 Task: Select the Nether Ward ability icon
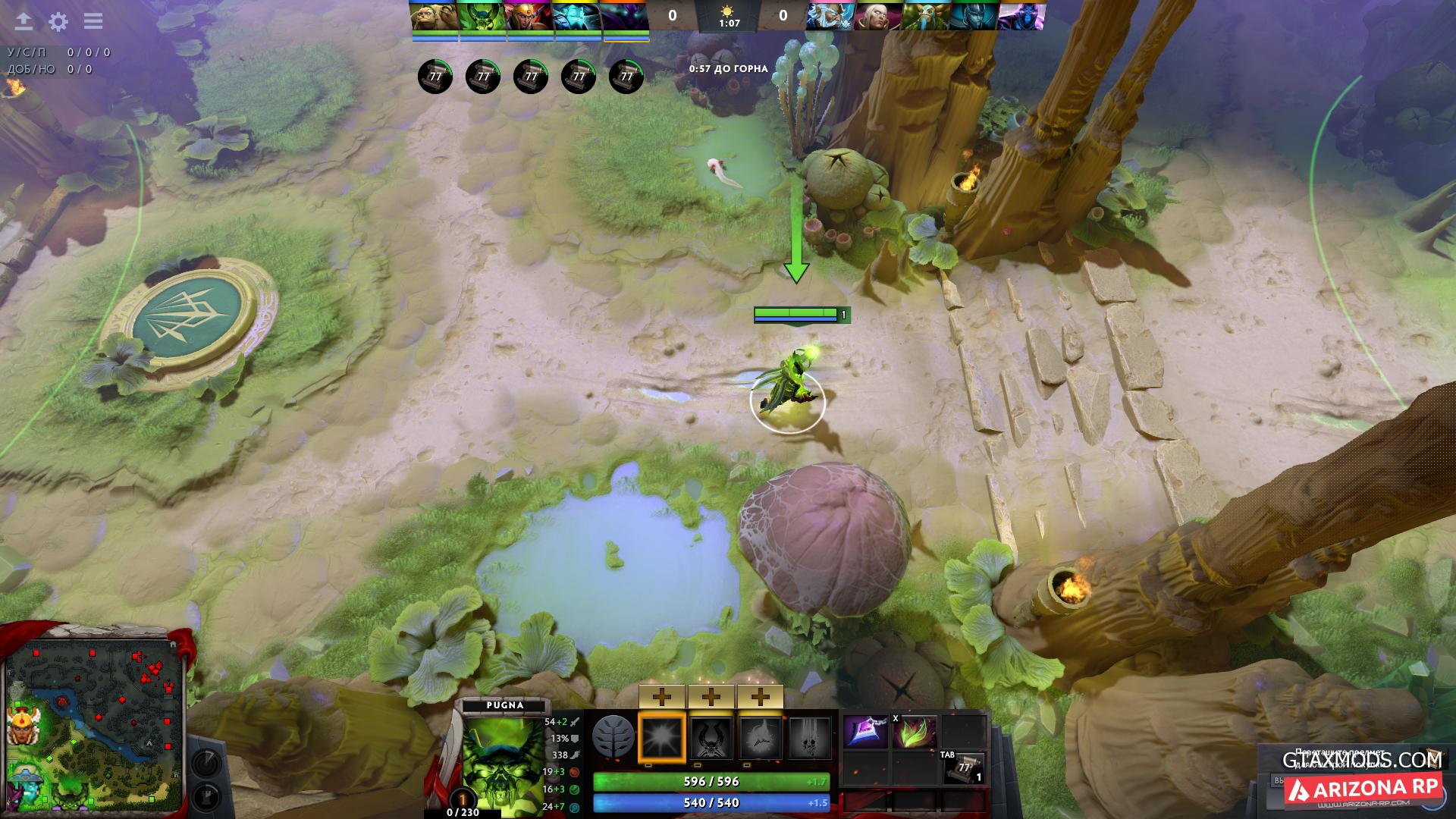pyautogui.click(x=759, y=737)
